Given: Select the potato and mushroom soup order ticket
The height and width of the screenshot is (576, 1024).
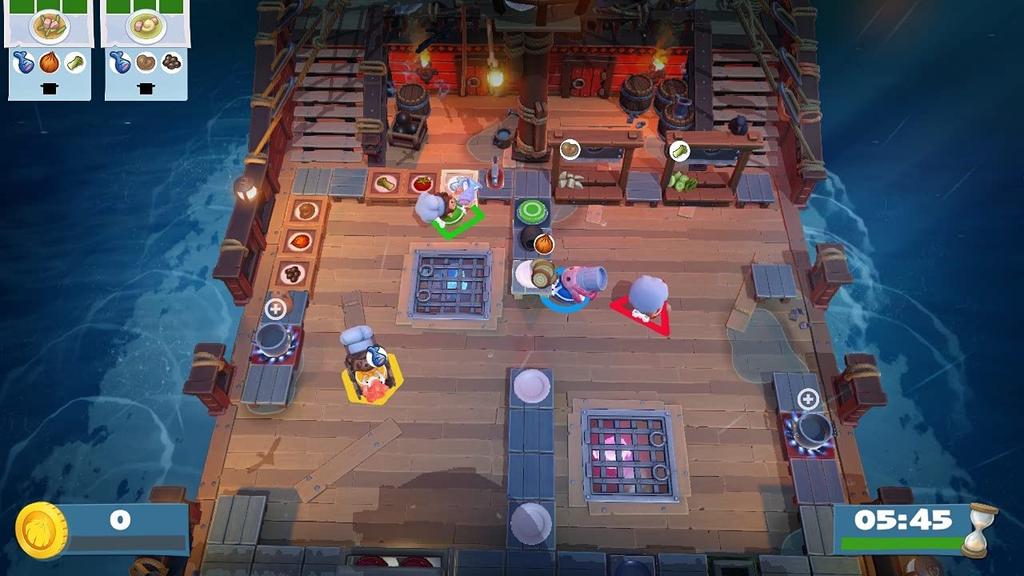Looking at the screenshot, I should tap(146, 27).
